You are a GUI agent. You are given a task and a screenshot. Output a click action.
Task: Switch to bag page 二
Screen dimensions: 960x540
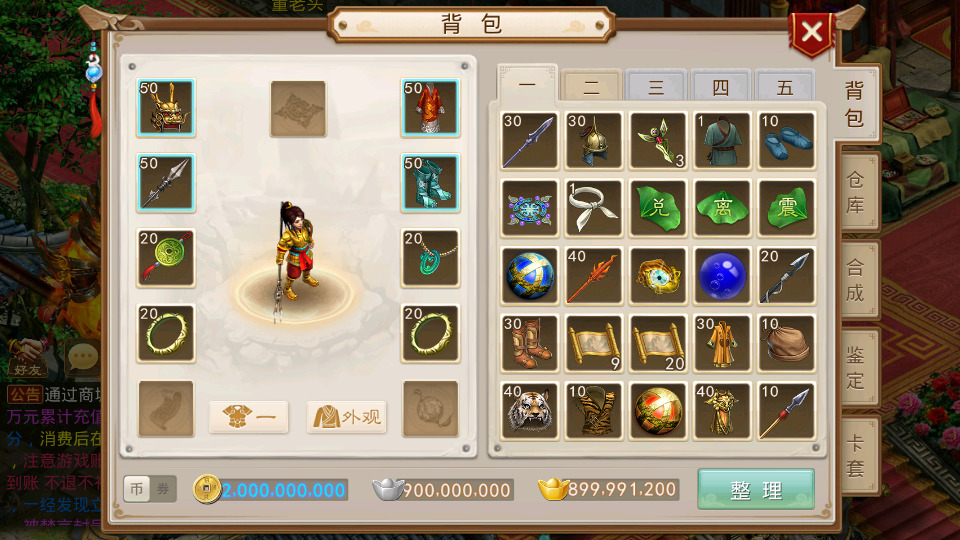[x=591, y=87]
